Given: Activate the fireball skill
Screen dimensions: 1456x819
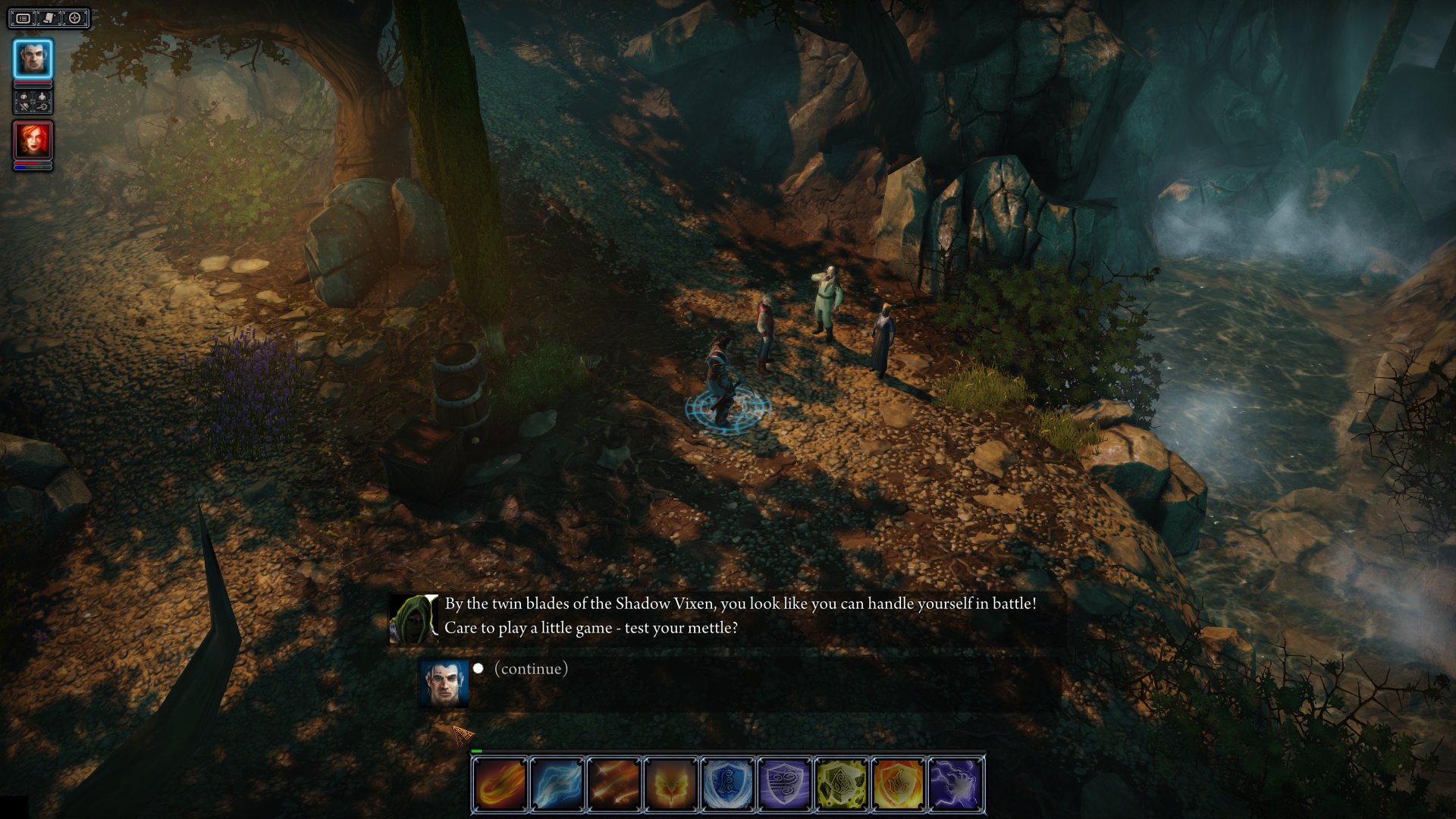Looking at the screenshot, I should 500,784.
